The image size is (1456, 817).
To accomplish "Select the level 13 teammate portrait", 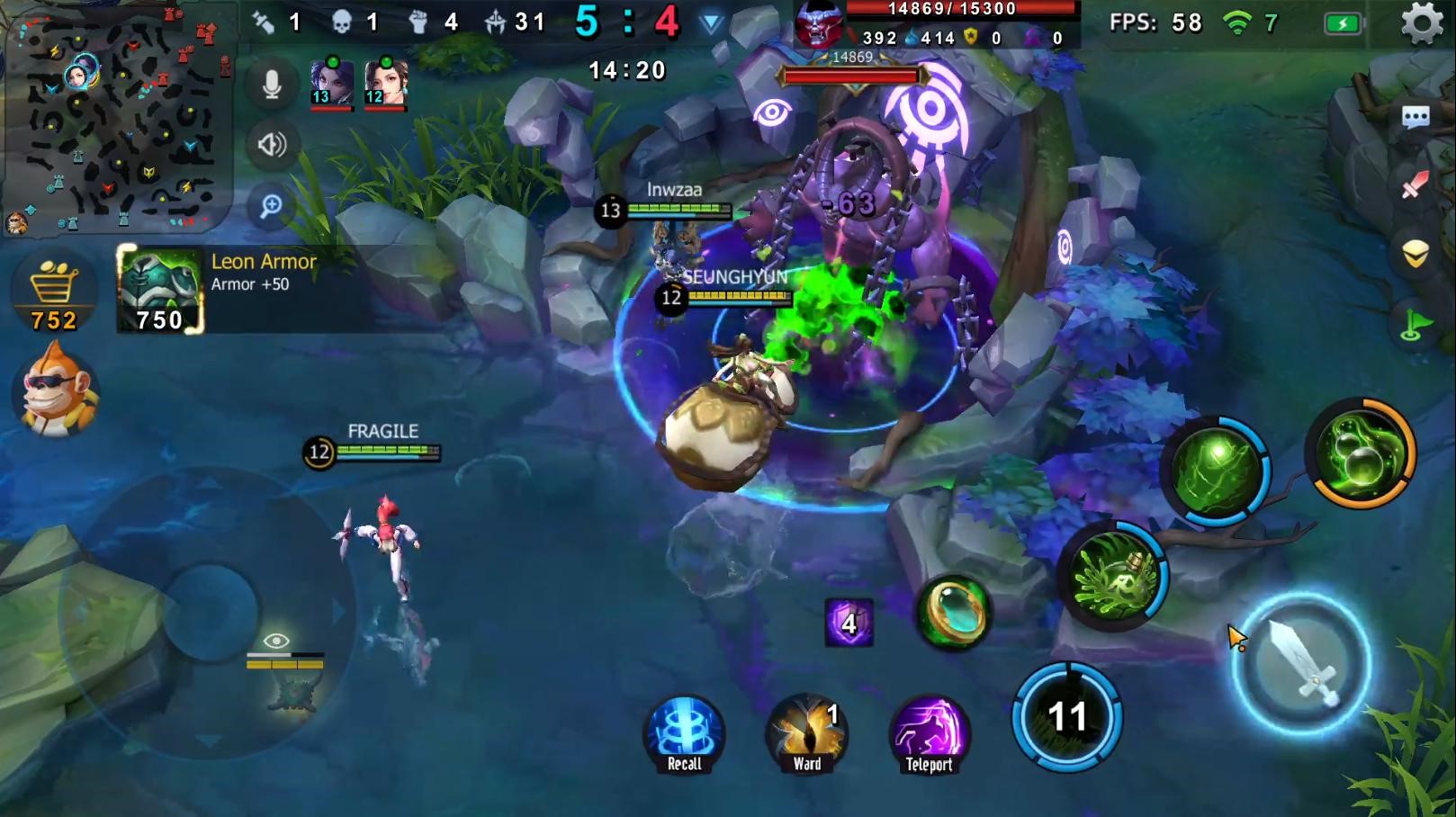I will [331, 84].
